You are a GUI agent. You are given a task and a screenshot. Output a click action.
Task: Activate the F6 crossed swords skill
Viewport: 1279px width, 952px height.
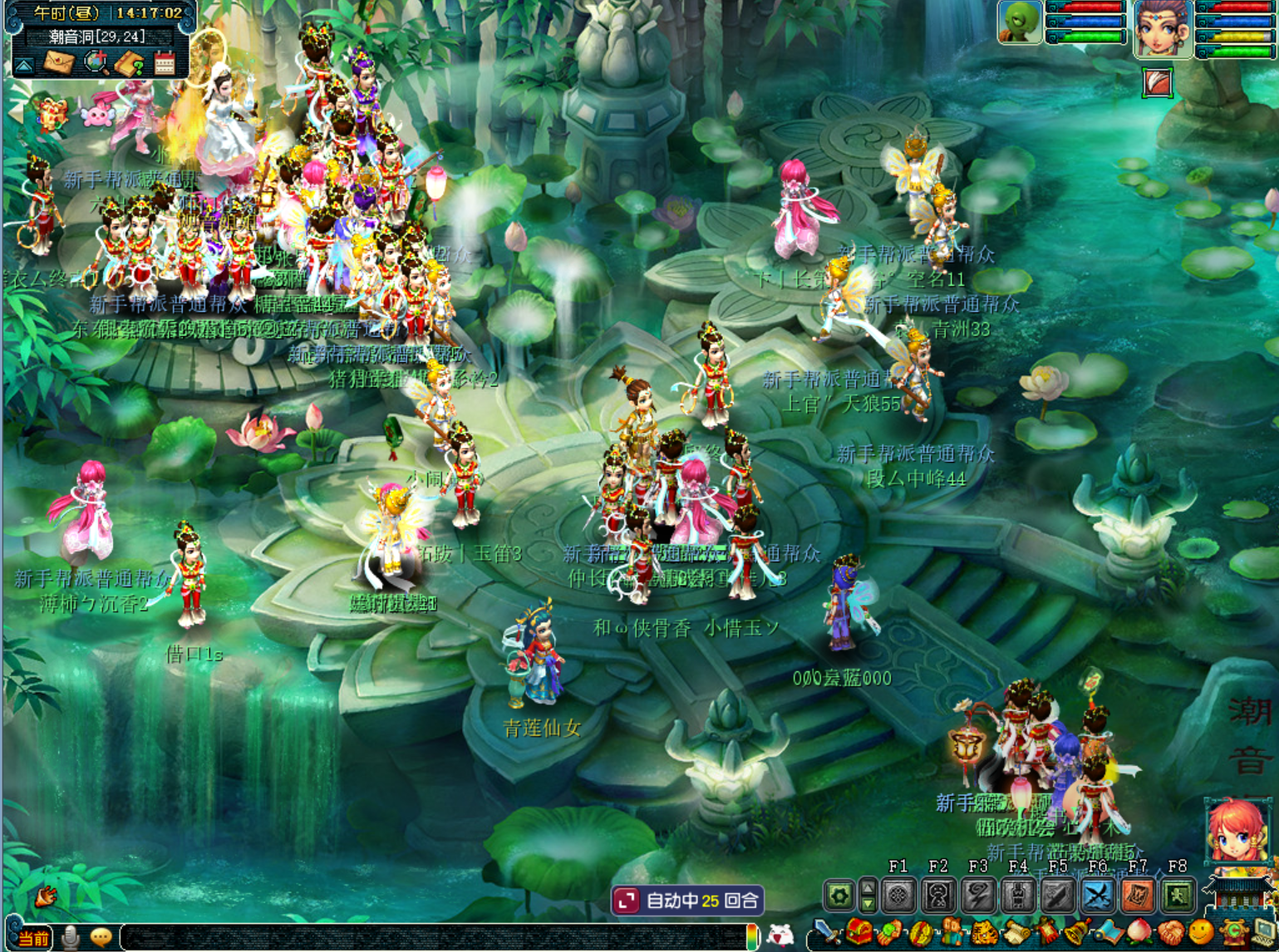1097,896
